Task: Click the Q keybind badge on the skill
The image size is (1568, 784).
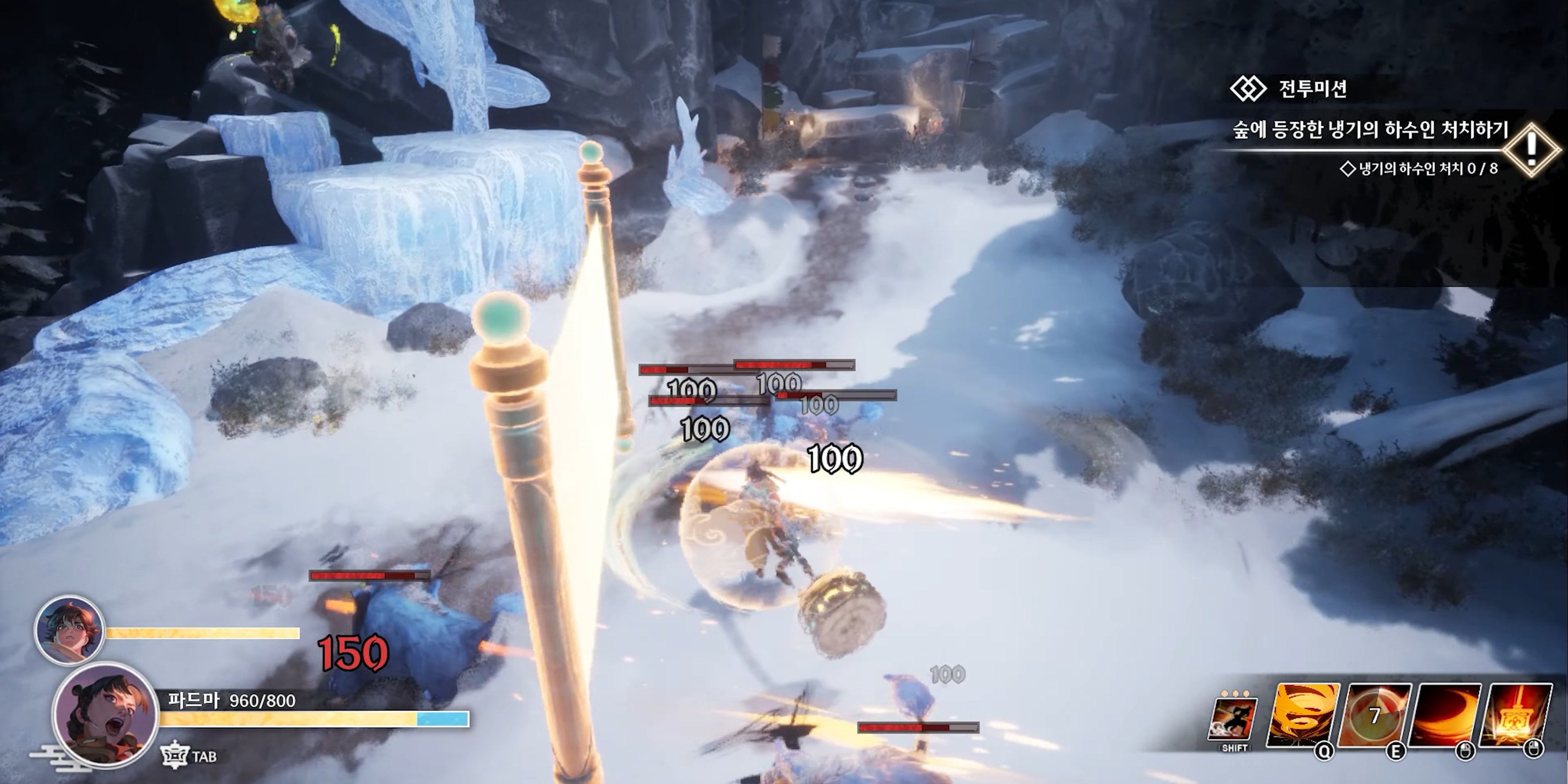Action: tap(1325, 753)
